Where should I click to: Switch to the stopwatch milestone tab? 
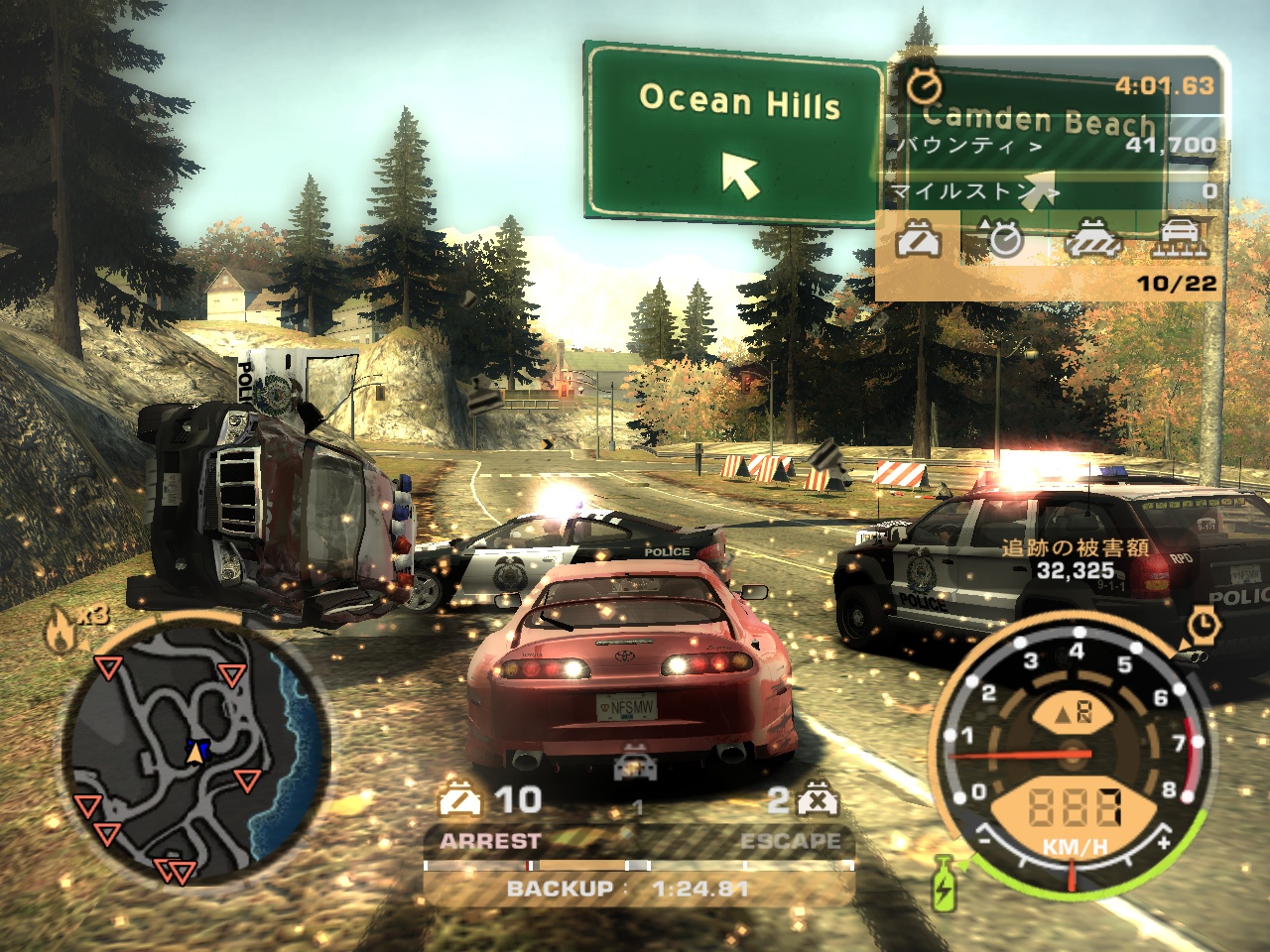(1004, 238)
